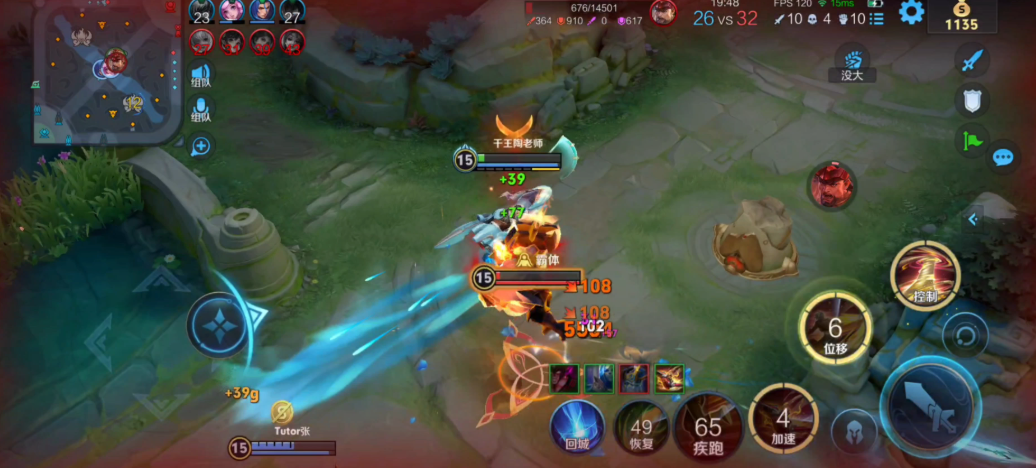Viewport: 1036px width, 468px height.
Task: Open the quick message plus bubble
Action: [x=201, y=146]
